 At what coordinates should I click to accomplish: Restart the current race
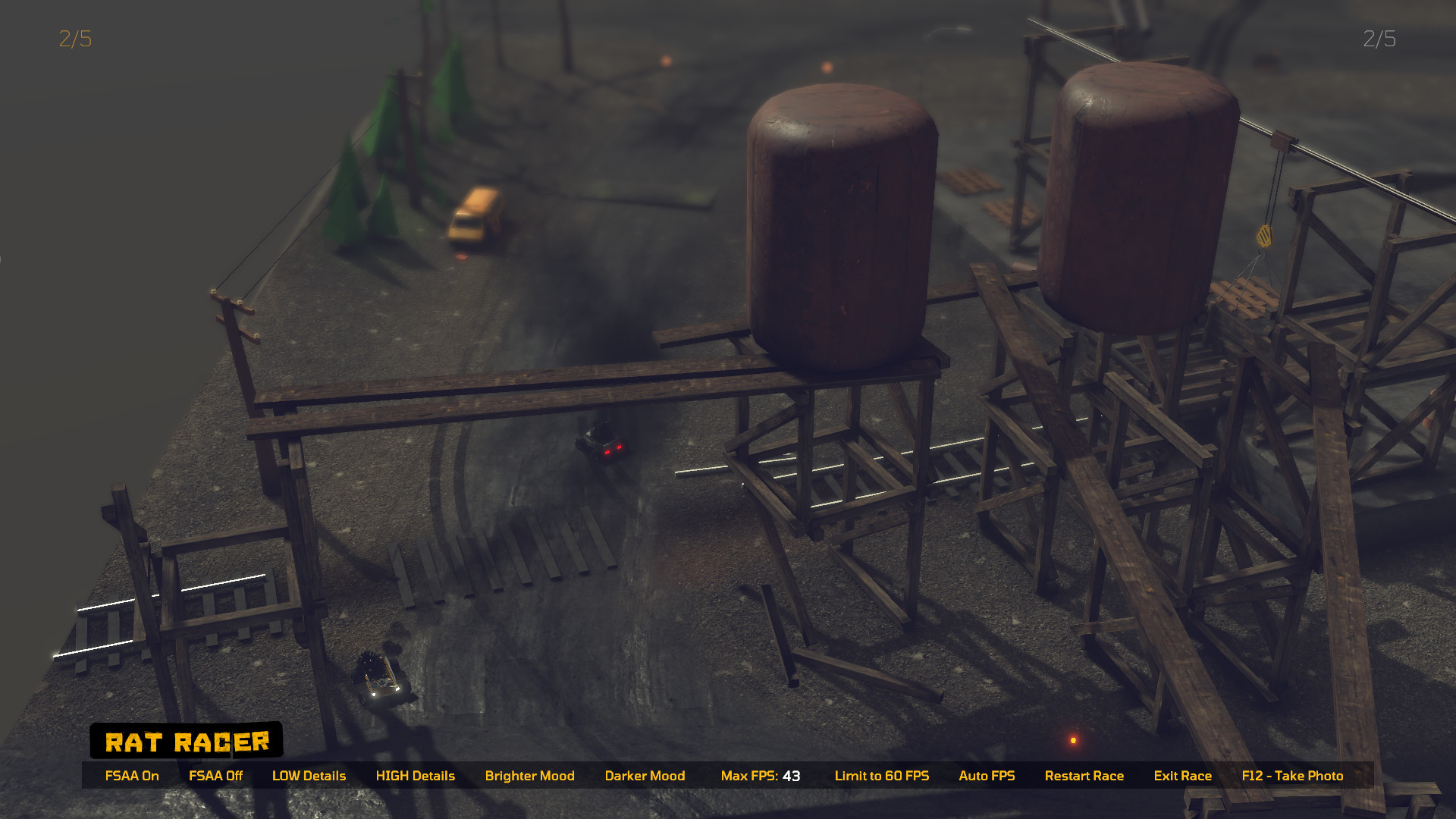1084,776
